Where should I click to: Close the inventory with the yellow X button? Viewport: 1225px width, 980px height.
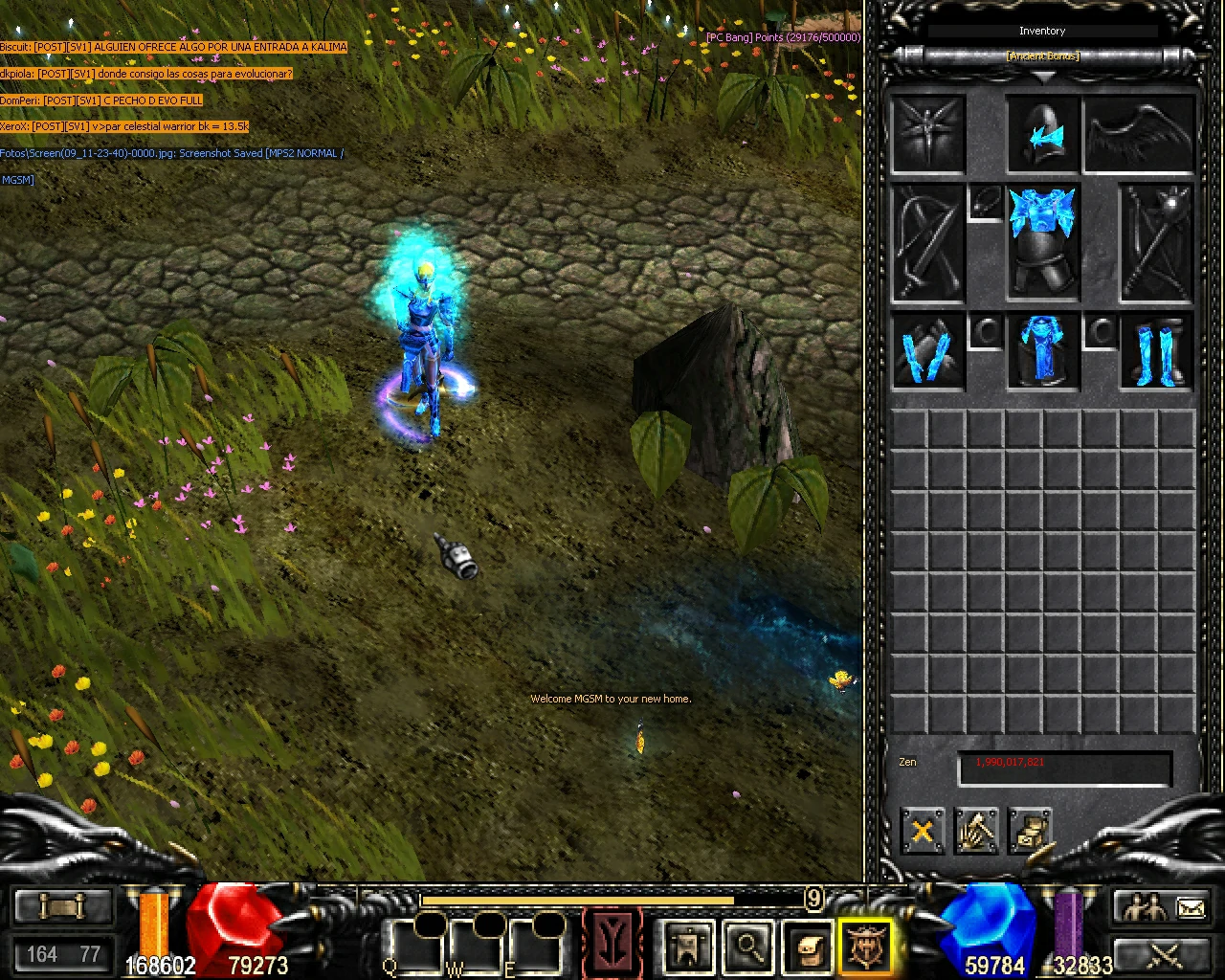922,831
